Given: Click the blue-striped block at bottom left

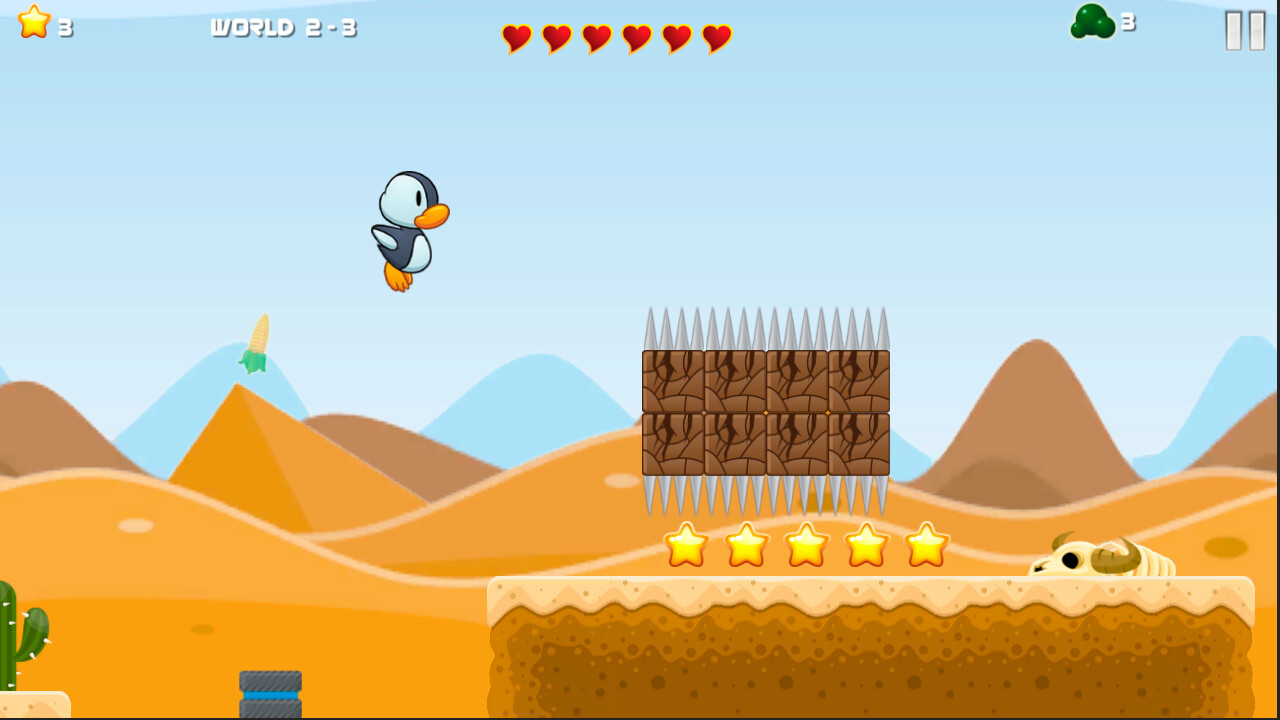Looking at the screenshot, I should pyautogui.click(x=269, y=692).
